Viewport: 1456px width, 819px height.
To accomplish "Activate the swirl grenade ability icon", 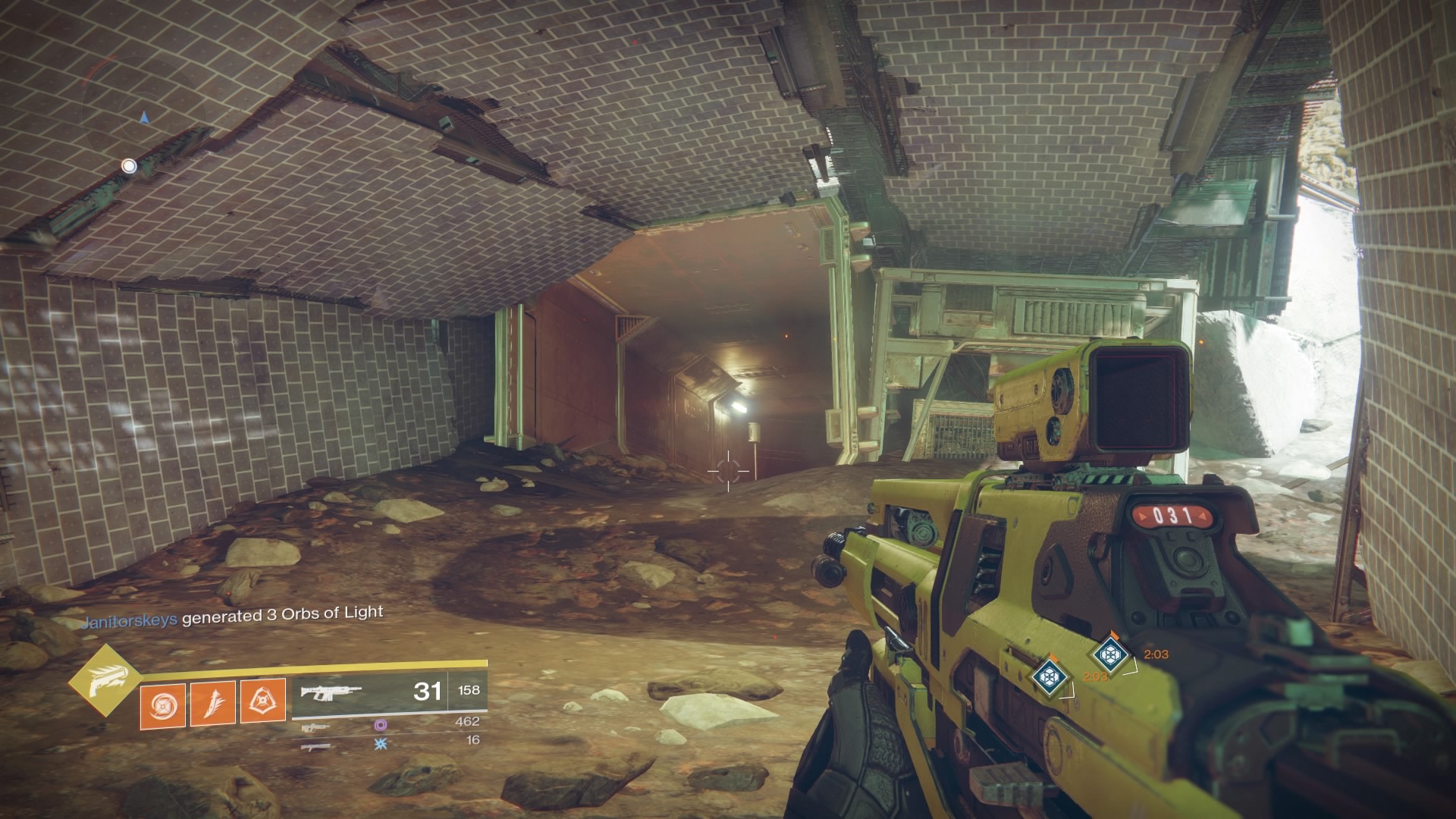I will pyautogui.click(x=162, y=701).
